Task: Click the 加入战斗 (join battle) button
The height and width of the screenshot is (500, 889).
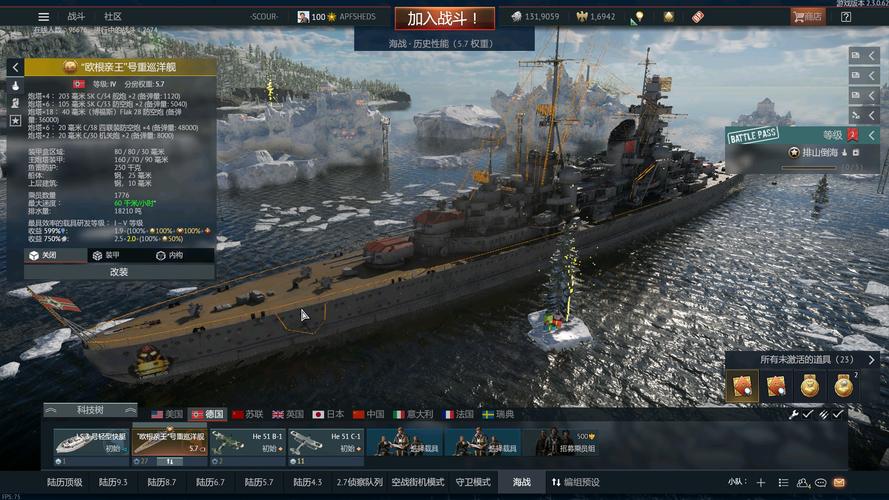Action: click(x=443, y=18)
